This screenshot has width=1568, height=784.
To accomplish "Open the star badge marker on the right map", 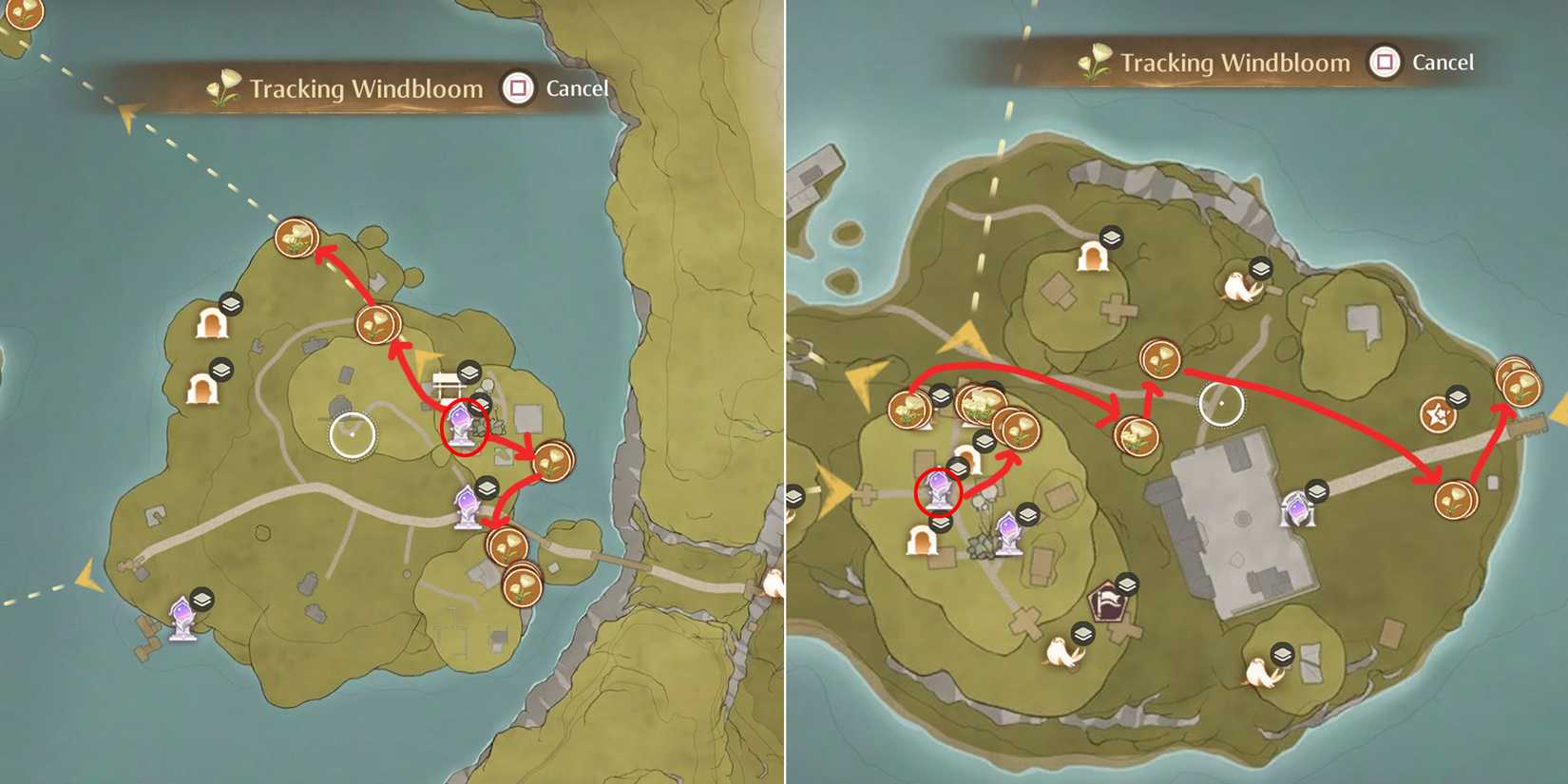I will (x=1440, y=415).
